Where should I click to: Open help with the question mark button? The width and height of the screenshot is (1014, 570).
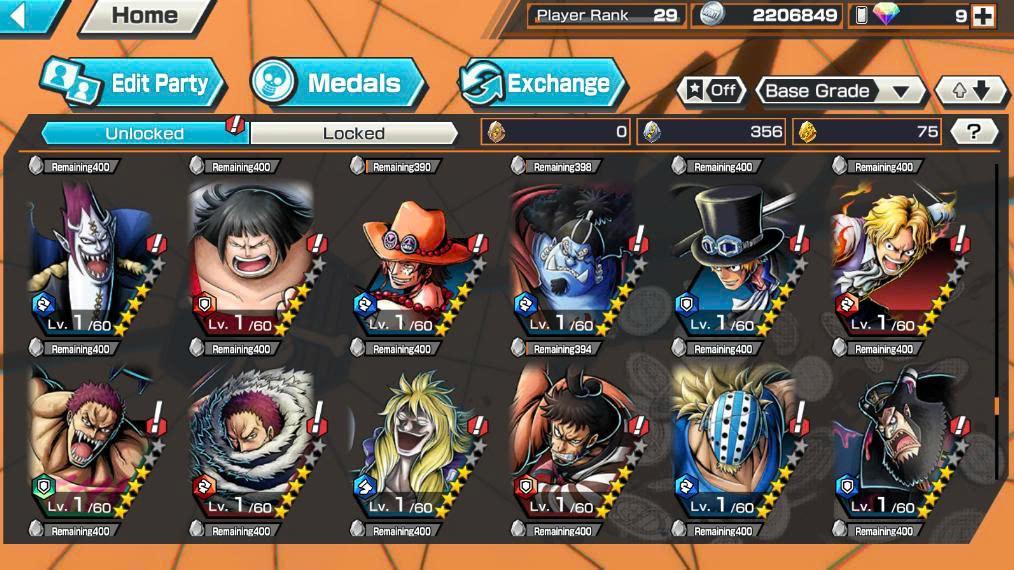(x=973, y=131)
